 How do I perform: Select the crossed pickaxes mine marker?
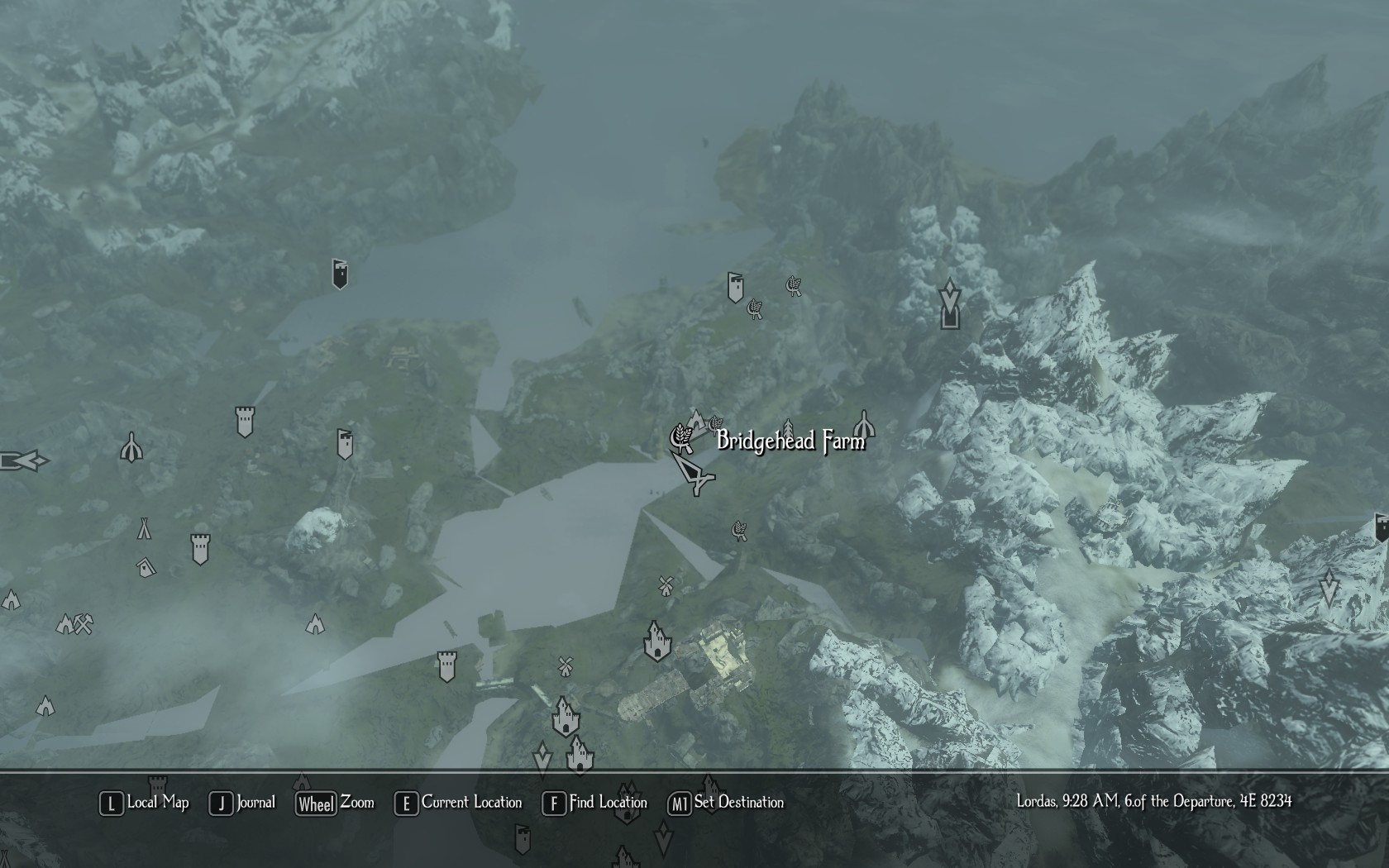tap(83, 624)
